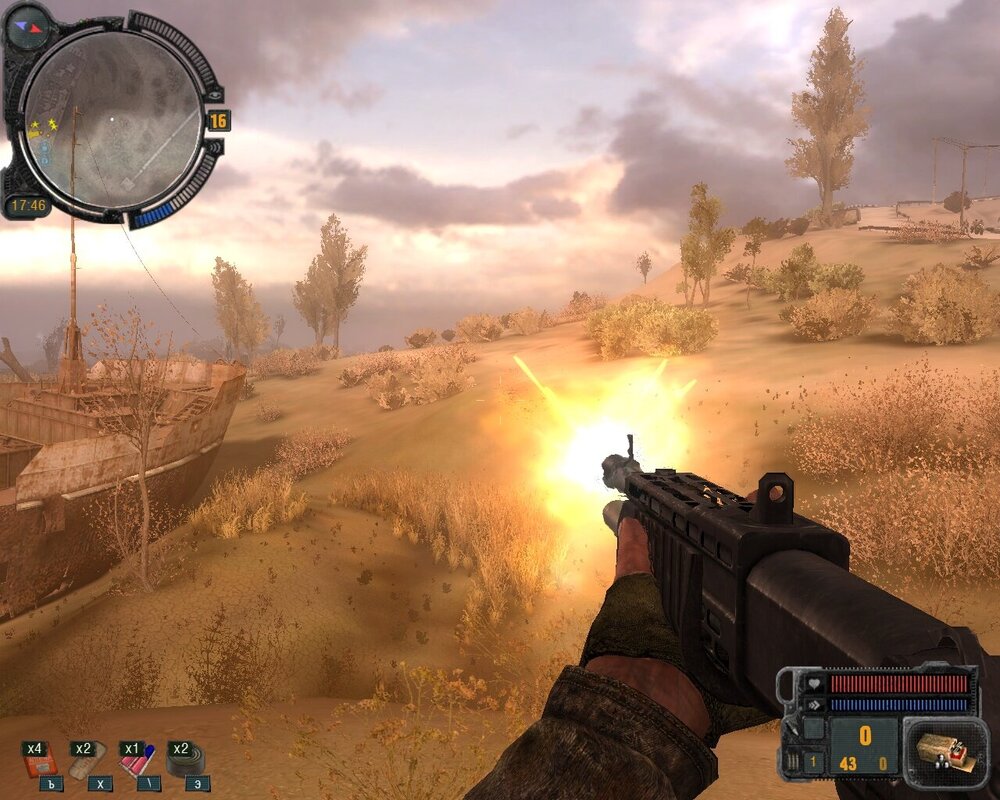Click the circular minimap
This screenshot has width=1000, height=800.
[112, 118]
